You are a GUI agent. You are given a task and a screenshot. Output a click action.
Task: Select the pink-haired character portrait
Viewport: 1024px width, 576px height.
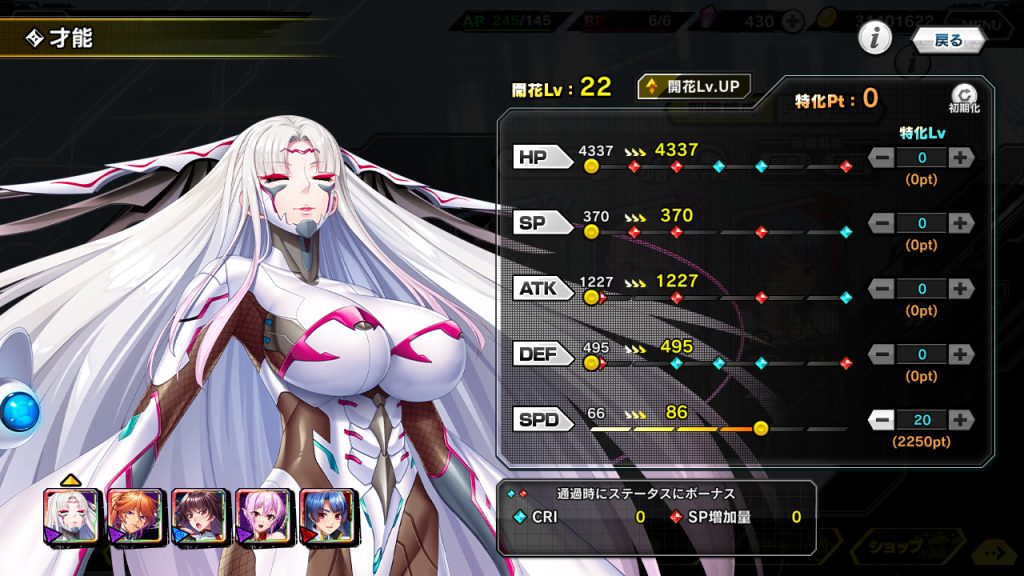point(264,516)
